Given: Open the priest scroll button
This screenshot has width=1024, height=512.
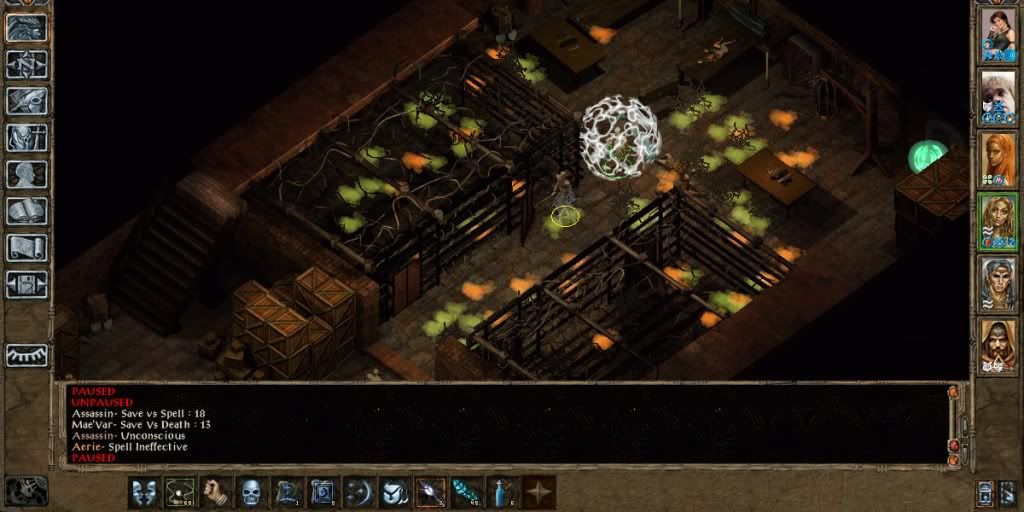Looking at the screenshot, I should pyautogui.click(x=26, y=246).
